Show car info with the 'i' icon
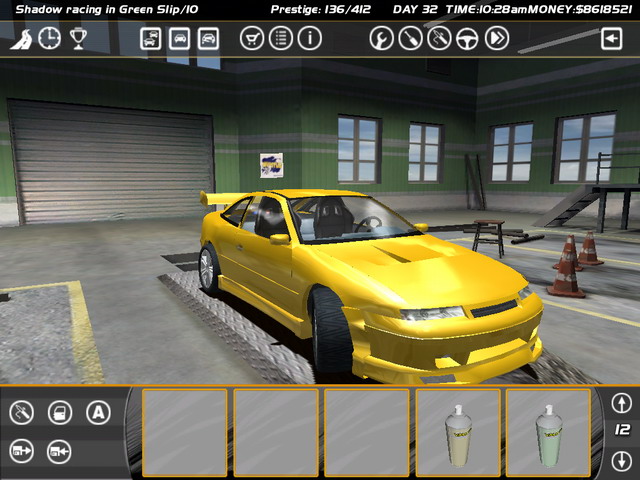The image size is (640, 480). (x=310, y=39)
